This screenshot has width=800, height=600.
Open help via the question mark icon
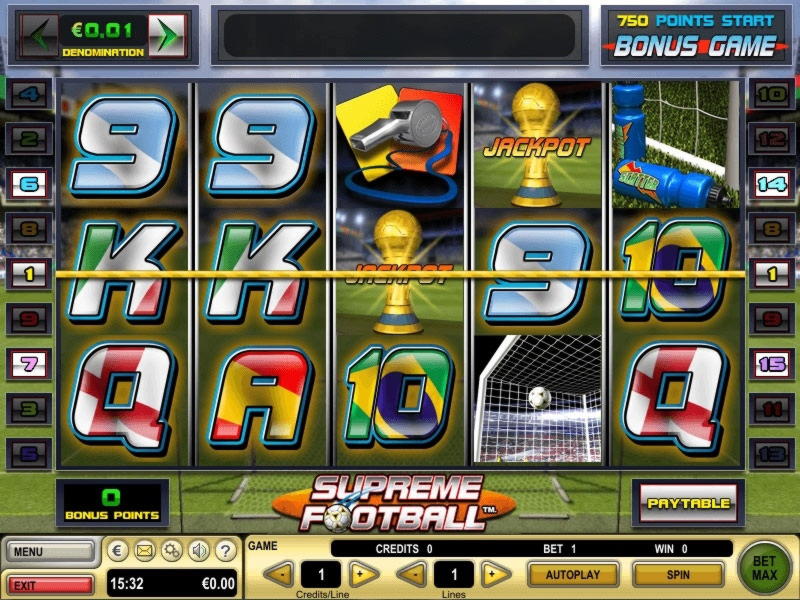225,550
